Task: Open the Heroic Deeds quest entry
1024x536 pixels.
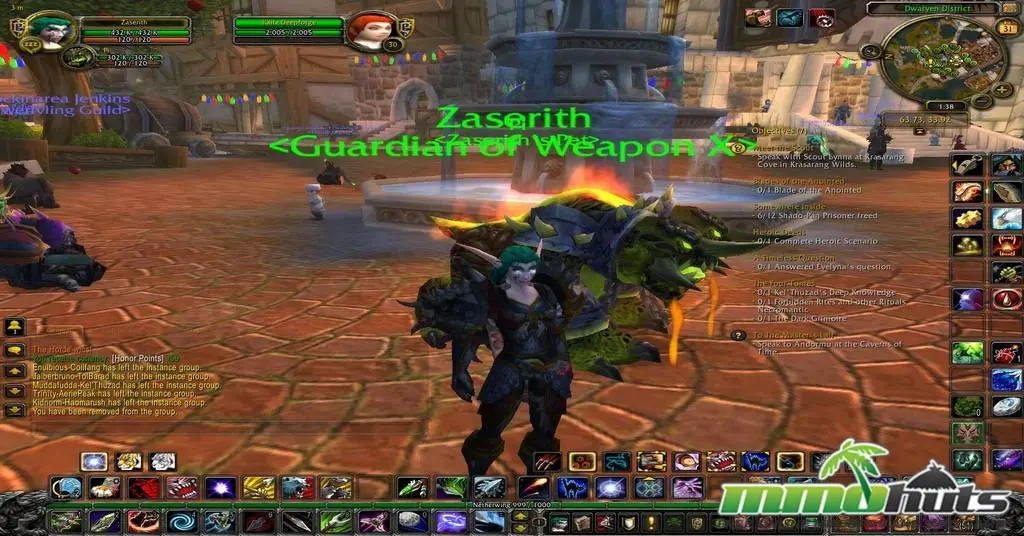Action: pos(780,231)
